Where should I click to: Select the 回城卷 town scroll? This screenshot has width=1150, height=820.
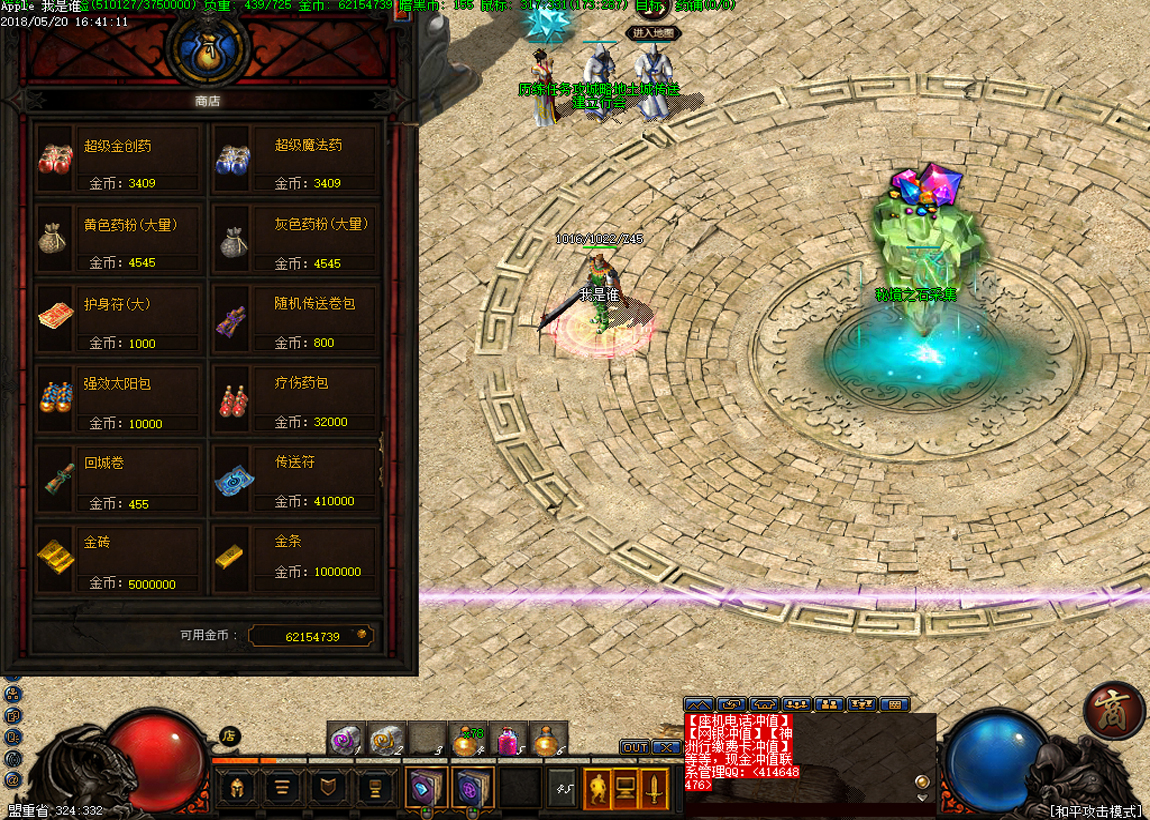(x=120, y=480)
